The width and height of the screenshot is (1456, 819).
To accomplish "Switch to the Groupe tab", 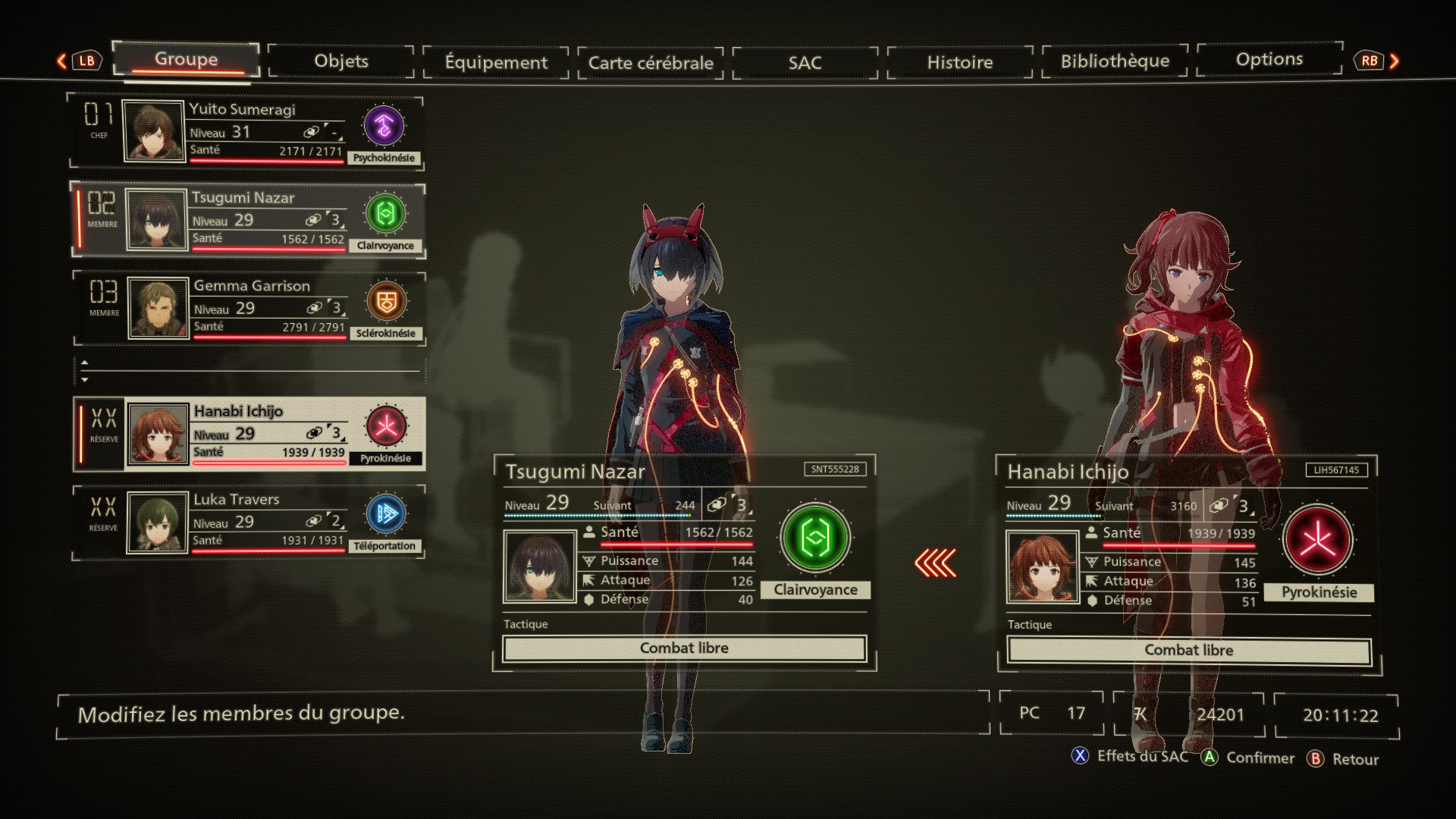I will click(186, 60).
